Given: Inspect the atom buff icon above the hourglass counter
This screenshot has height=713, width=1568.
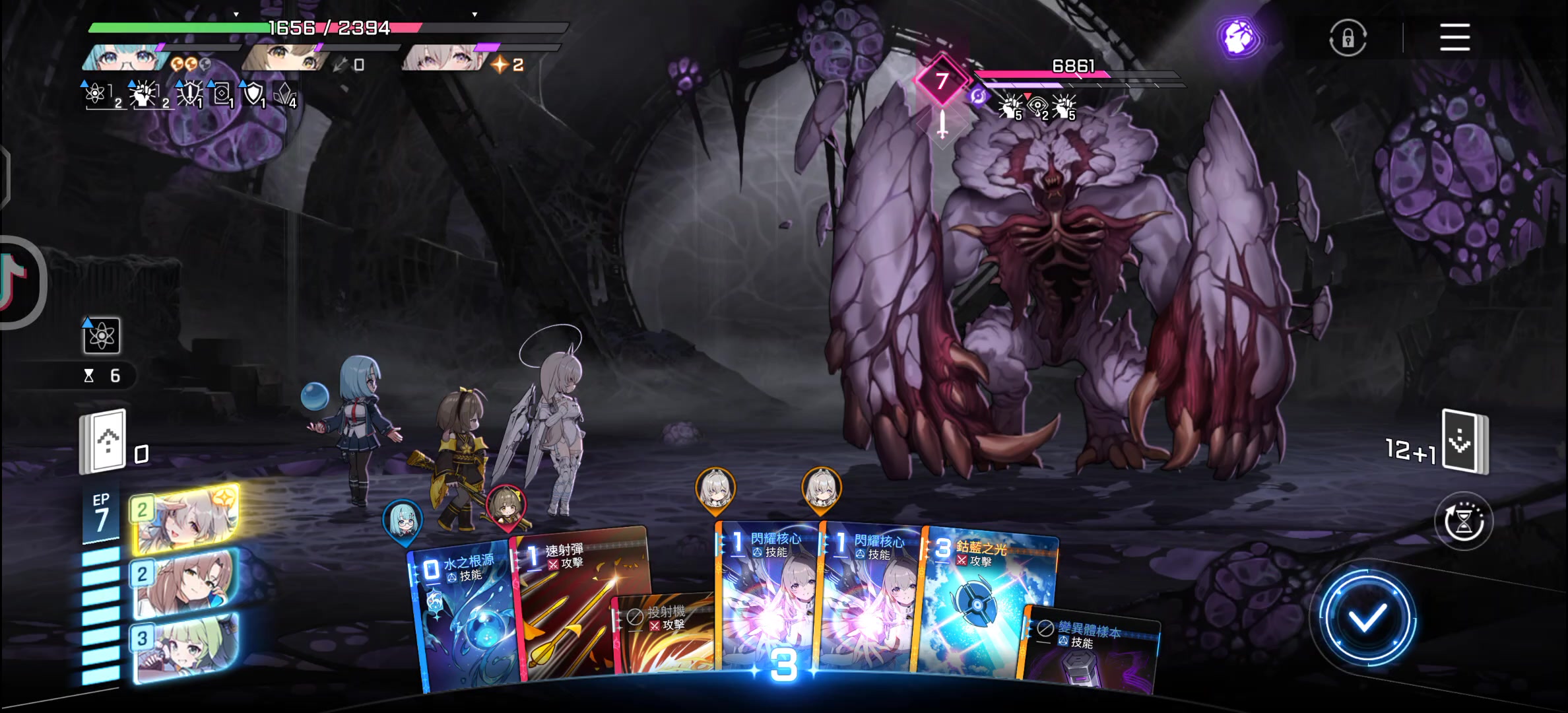Looking at the screenshot, I should pos(102,335).
